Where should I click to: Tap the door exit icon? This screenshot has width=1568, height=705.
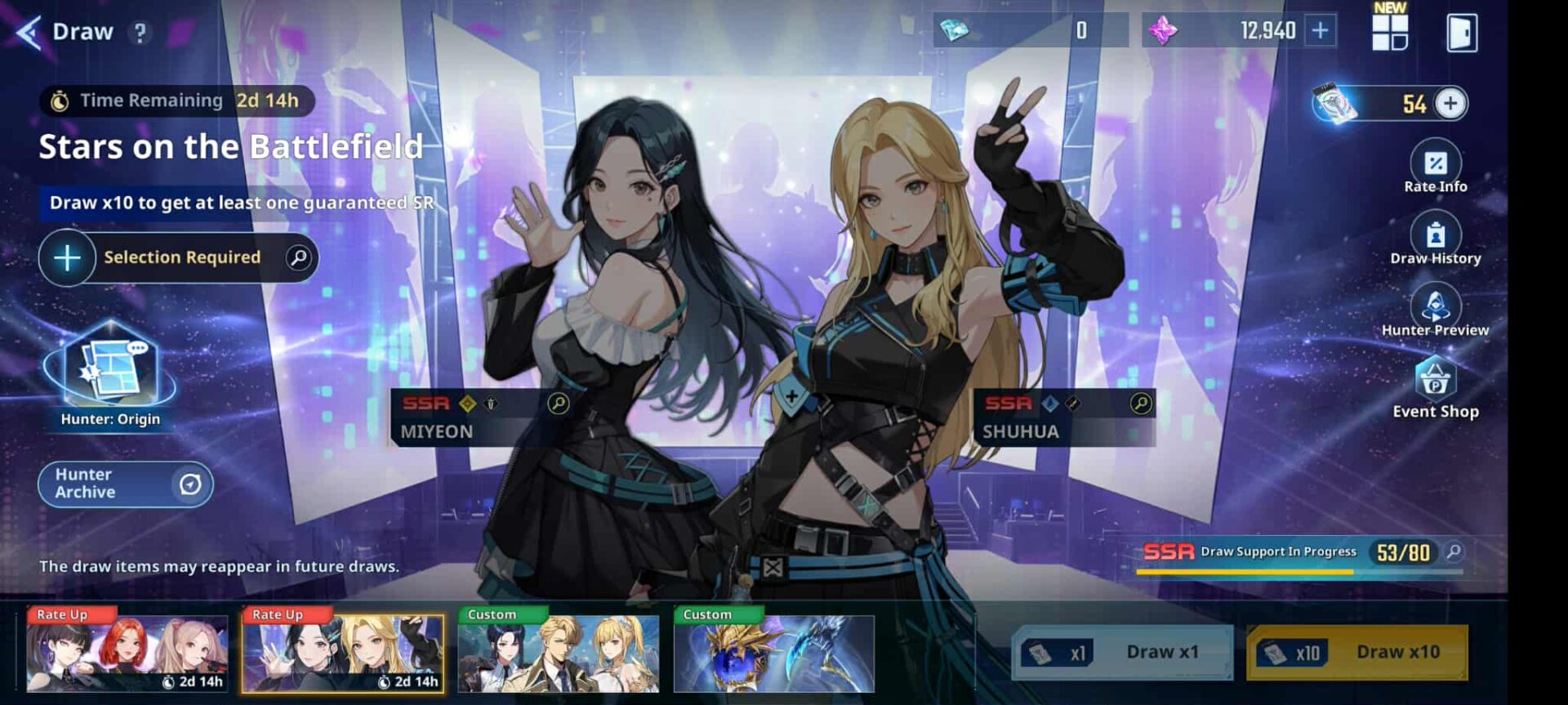(1461, 33)
